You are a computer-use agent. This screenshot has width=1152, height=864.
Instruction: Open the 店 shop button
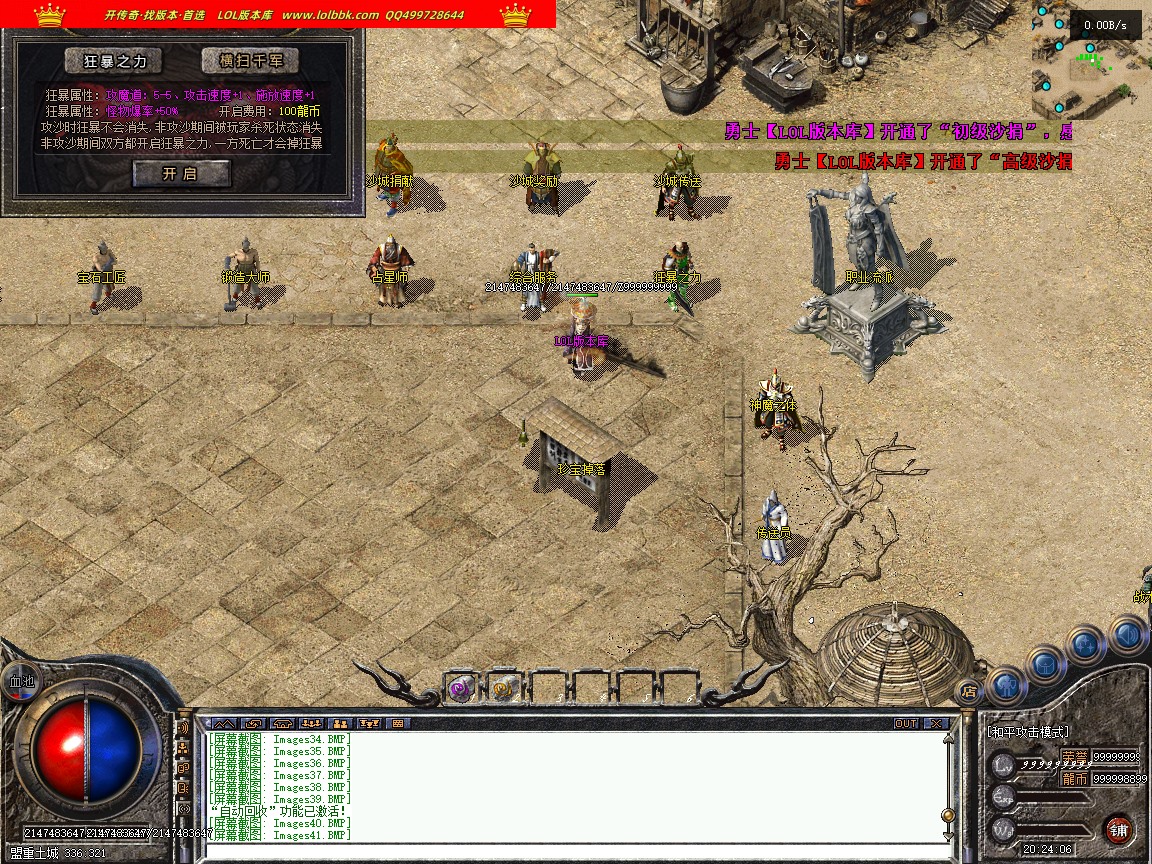pyautogui.click(x=968, y=690)
